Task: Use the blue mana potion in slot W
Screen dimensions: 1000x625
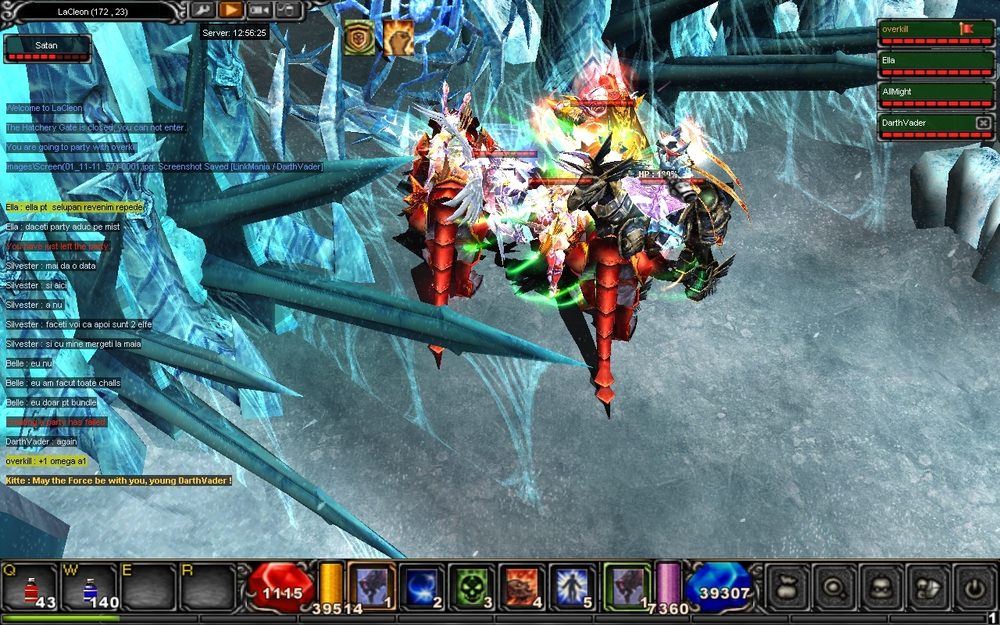Action: click(x=90, y=586)
